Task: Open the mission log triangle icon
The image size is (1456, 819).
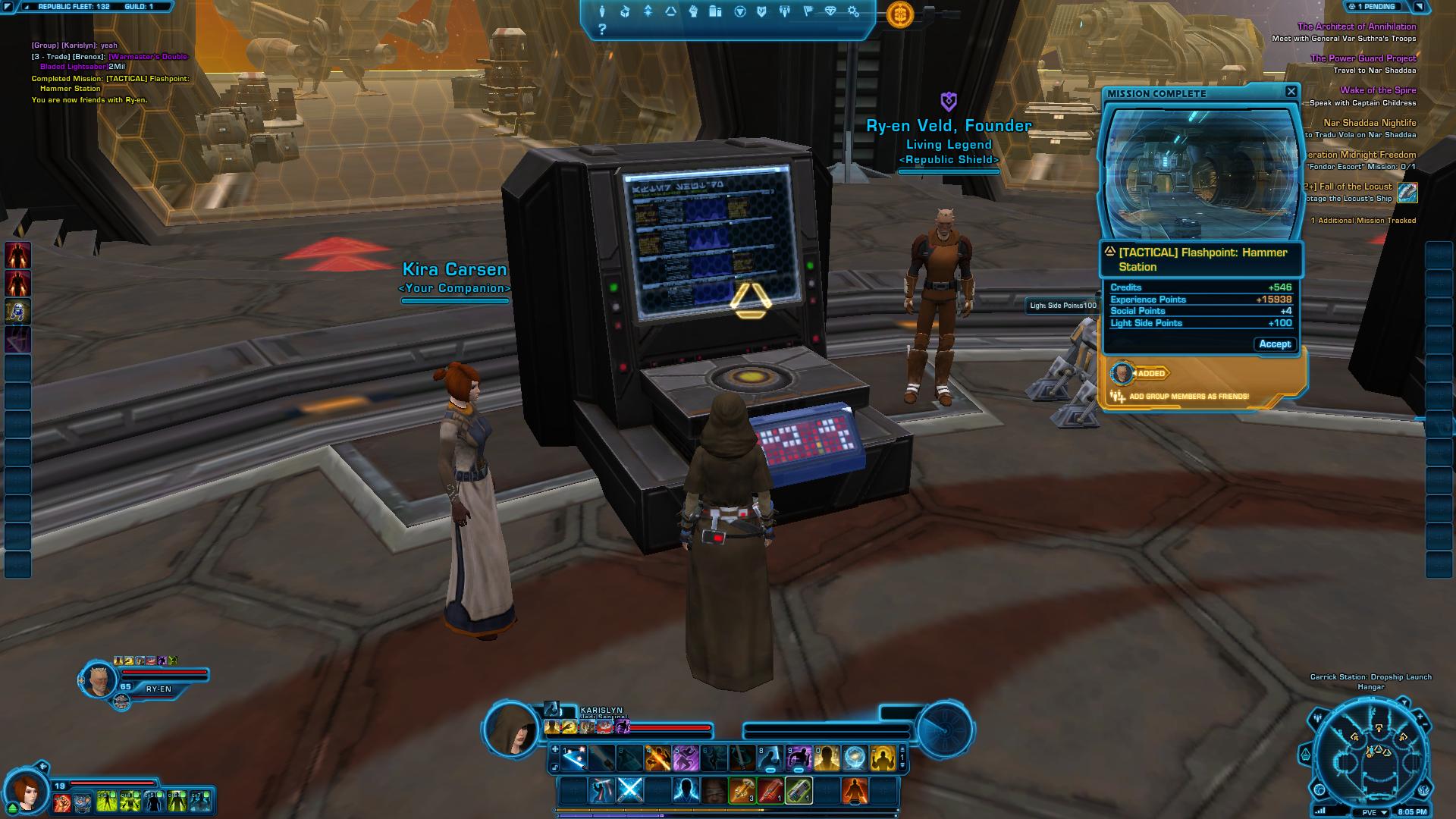Action: (x=670, y=11)
